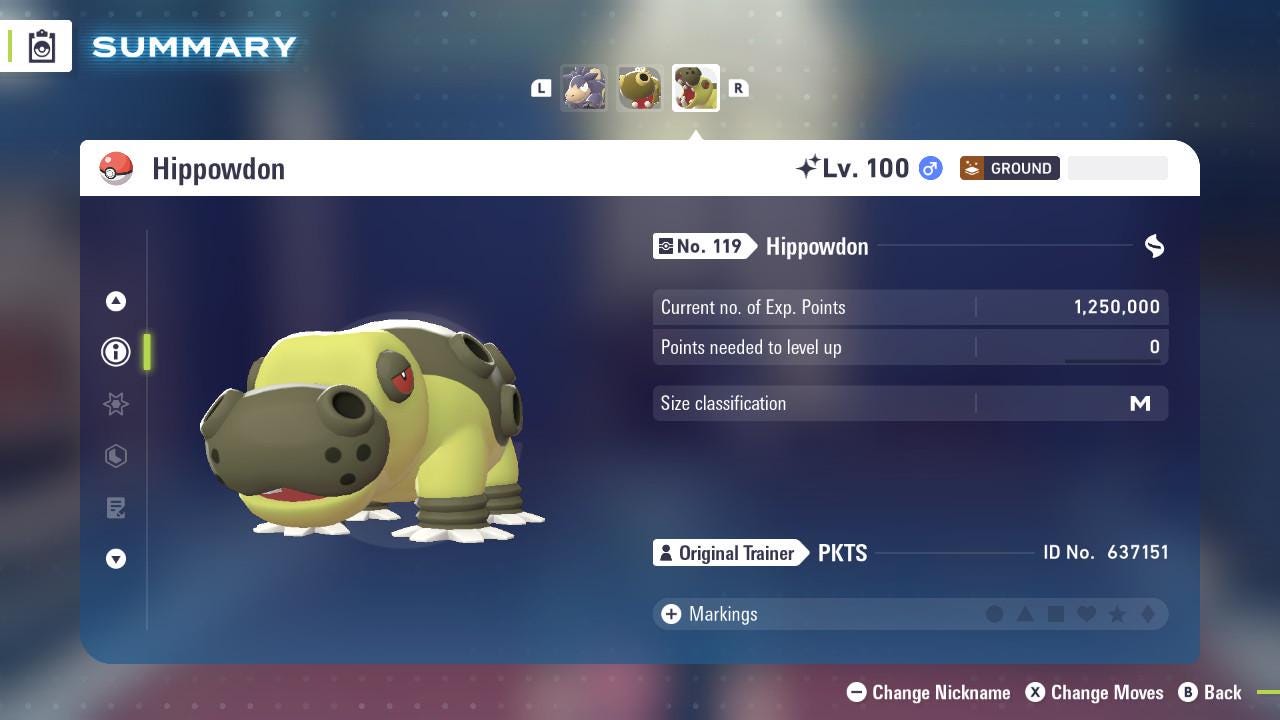This screenshot has height=720, width=1280.
Task: Click the down arrow below the sidebar
Action: pyautogui.click(x=115, y=559)
